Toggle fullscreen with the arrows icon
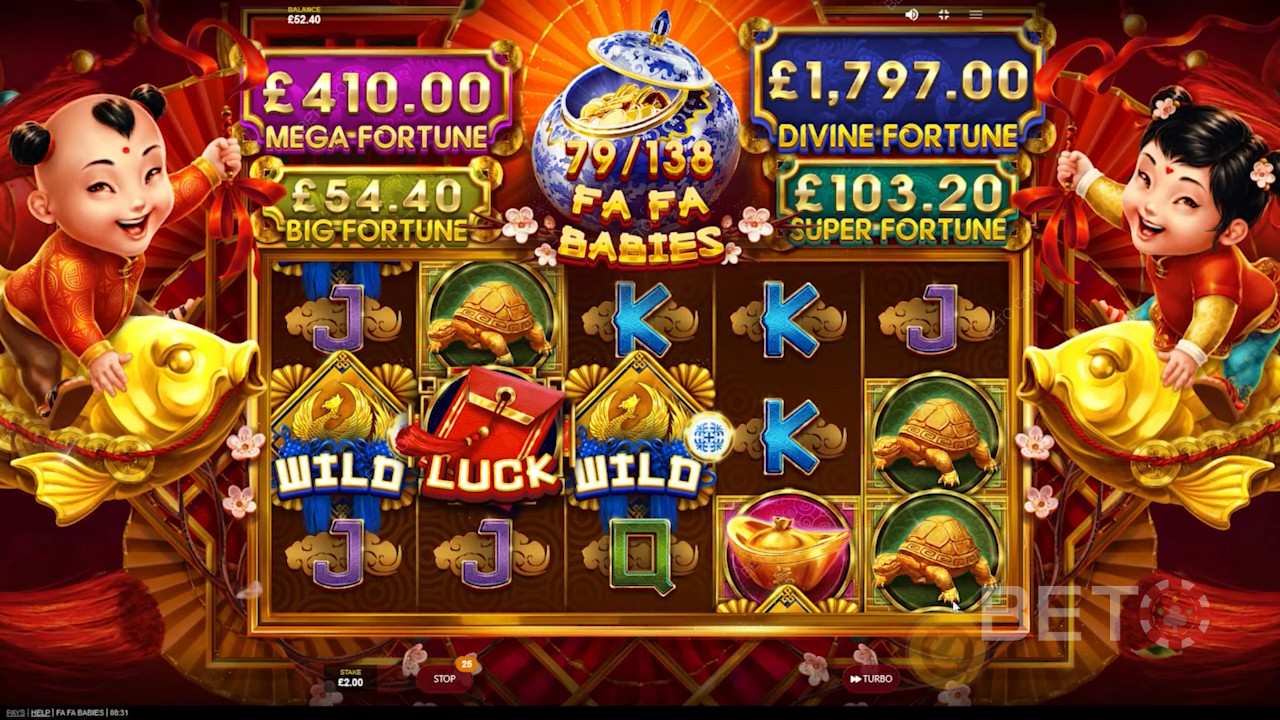1280x720 pixels. 943,15
